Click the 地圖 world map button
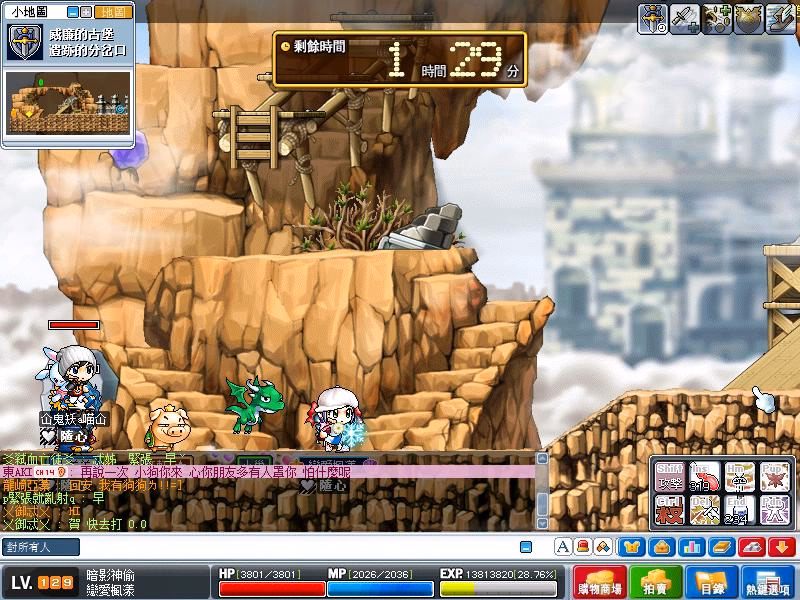 [x=111, y=12]
